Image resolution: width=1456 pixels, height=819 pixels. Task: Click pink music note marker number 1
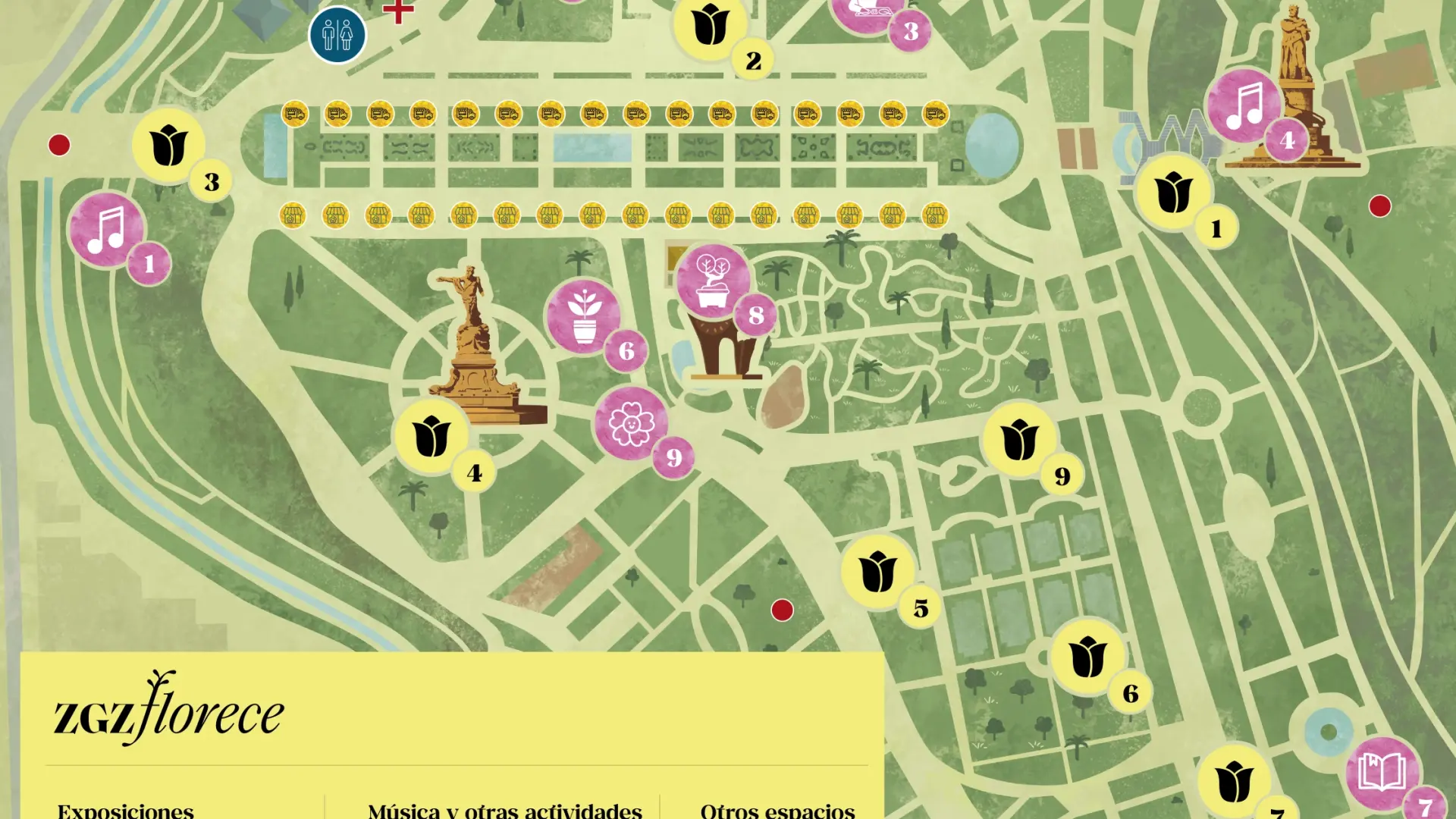coord(107,229)
